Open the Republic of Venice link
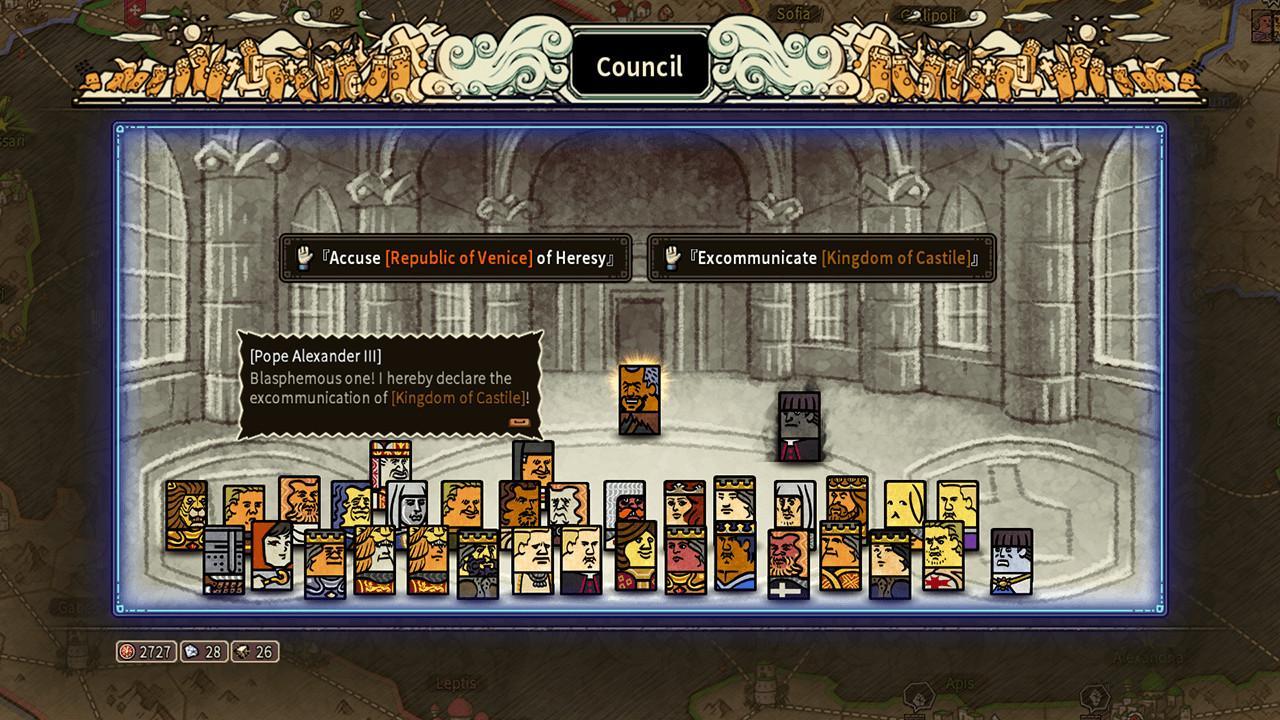Screen dimensions: 1280x720 (459, 257)
